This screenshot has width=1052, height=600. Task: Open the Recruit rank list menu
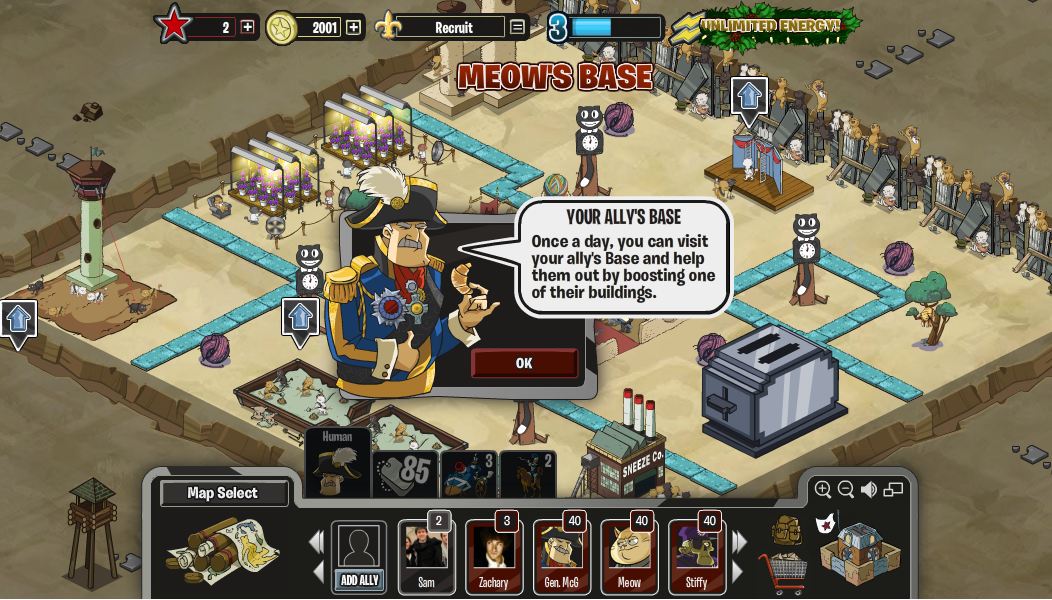pyautogui.click(x=517, y=27)
